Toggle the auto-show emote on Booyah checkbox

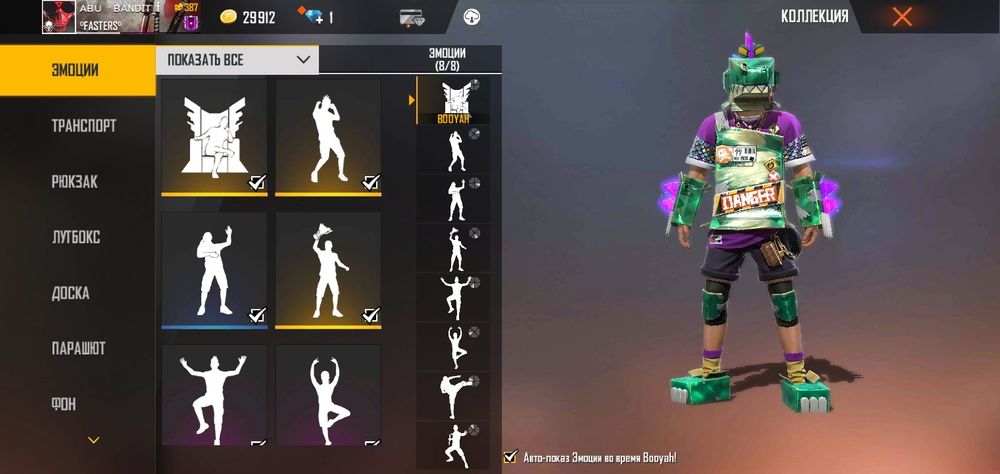point(510,457)
